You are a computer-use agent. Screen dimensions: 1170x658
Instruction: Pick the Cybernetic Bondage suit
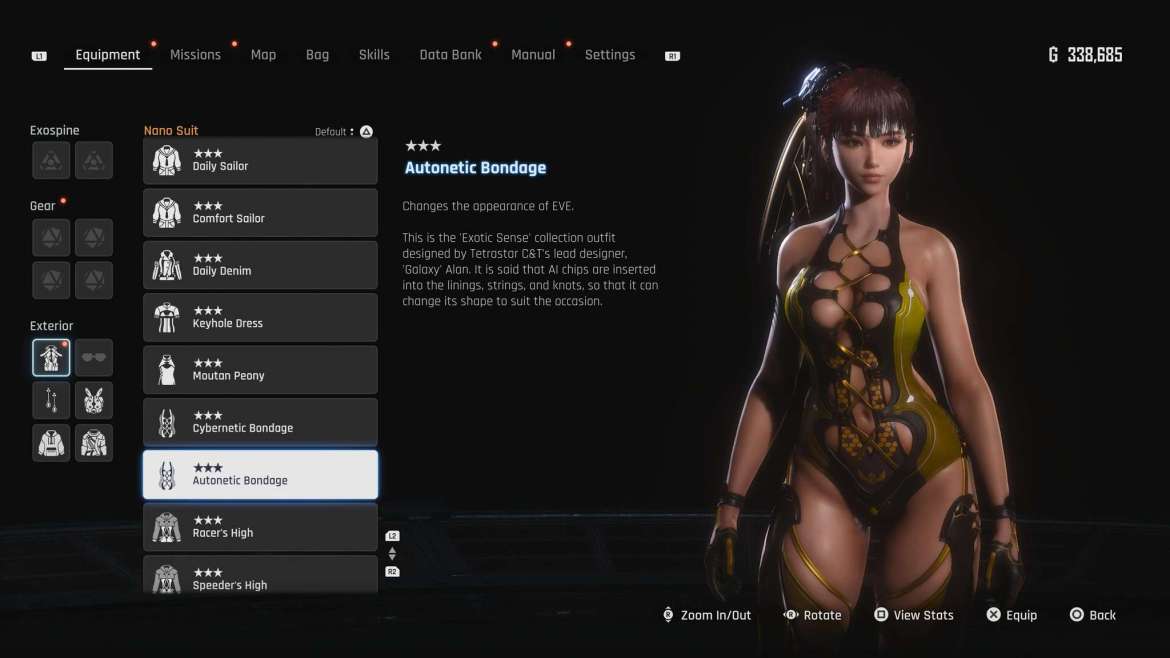tap(260, 422)
